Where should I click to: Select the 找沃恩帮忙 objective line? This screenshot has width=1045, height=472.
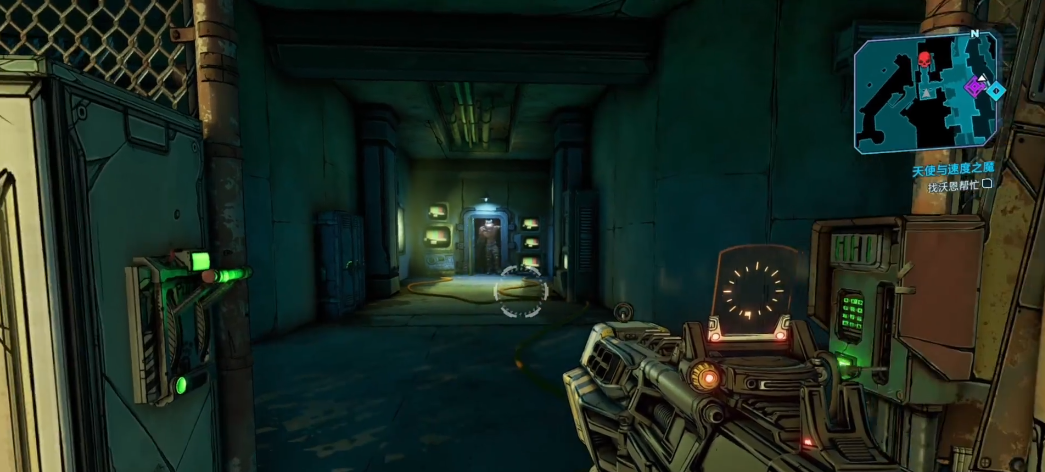958,185
